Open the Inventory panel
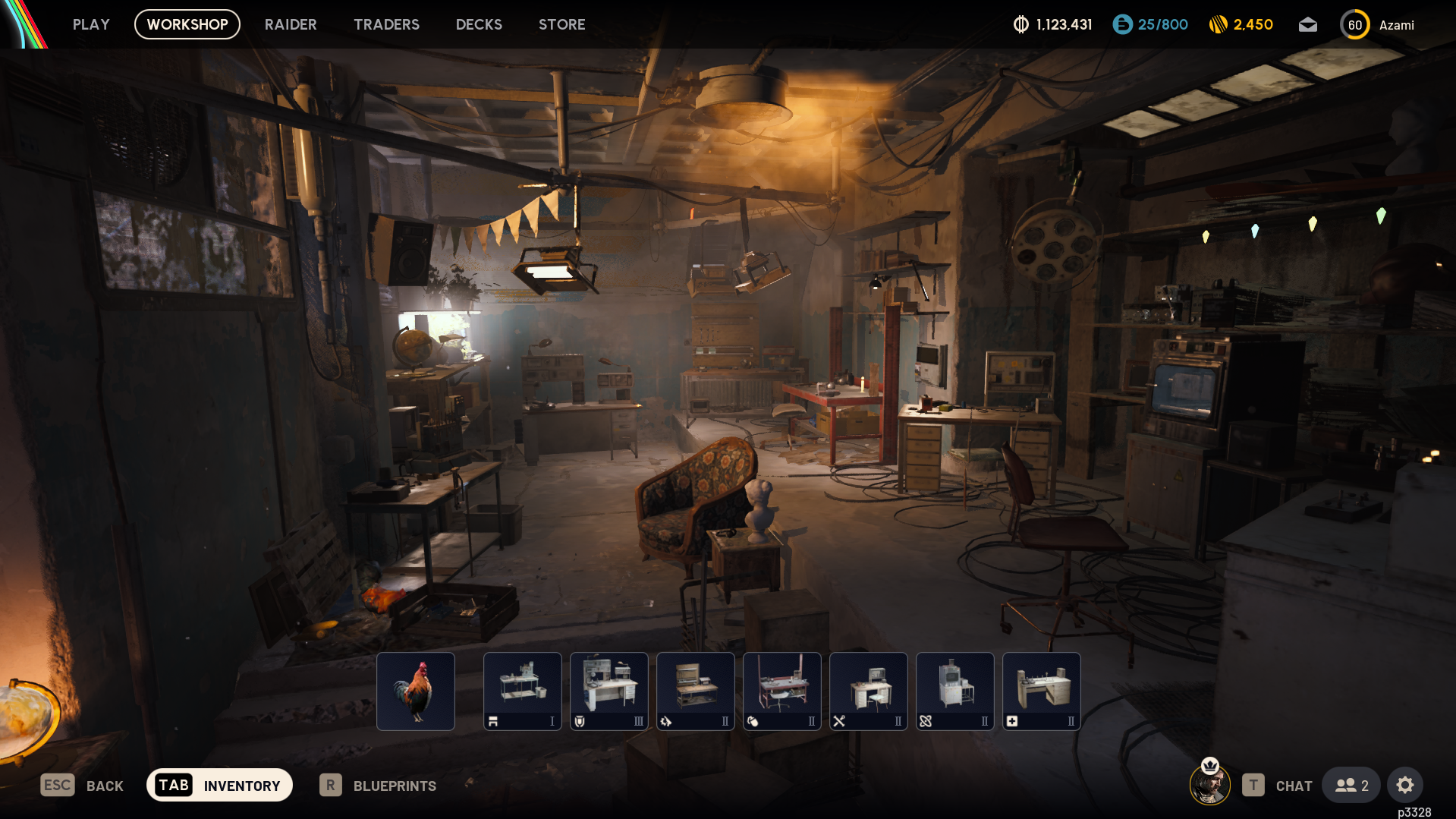 click(x=219, y=785)
